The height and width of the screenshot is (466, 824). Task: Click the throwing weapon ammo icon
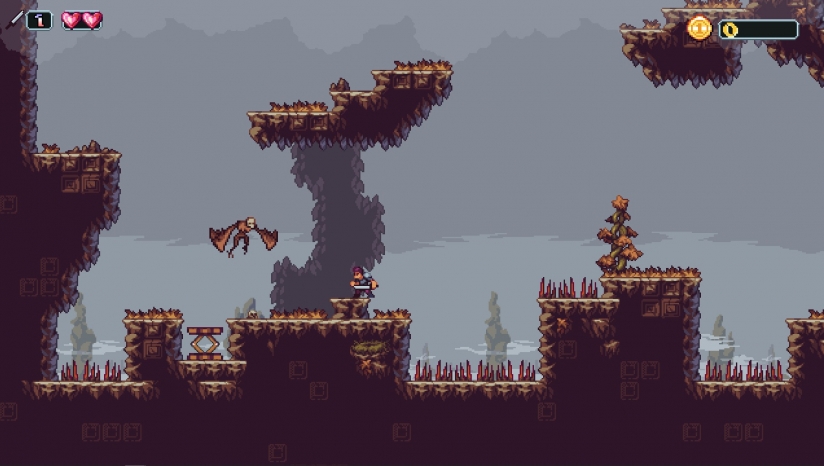click(17, 19)
